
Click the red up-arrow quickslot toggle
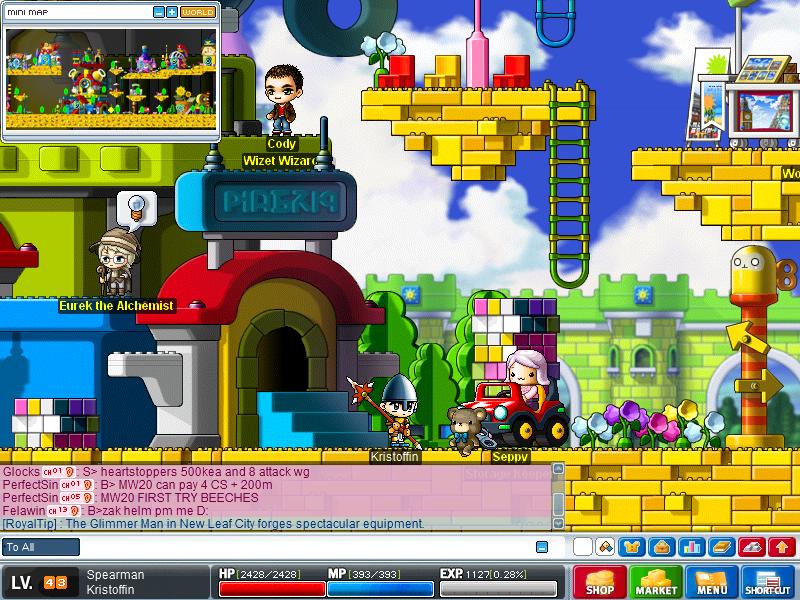pos(780,547)
